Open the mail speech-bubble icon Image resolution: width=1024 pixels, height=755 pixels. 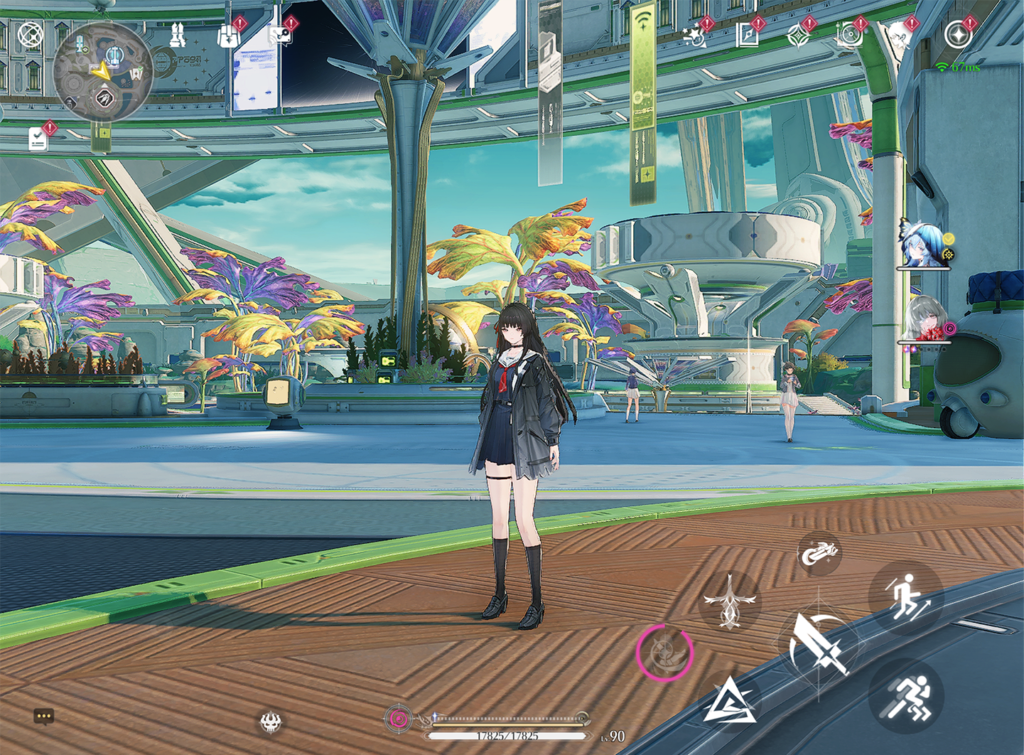point(279,36)
